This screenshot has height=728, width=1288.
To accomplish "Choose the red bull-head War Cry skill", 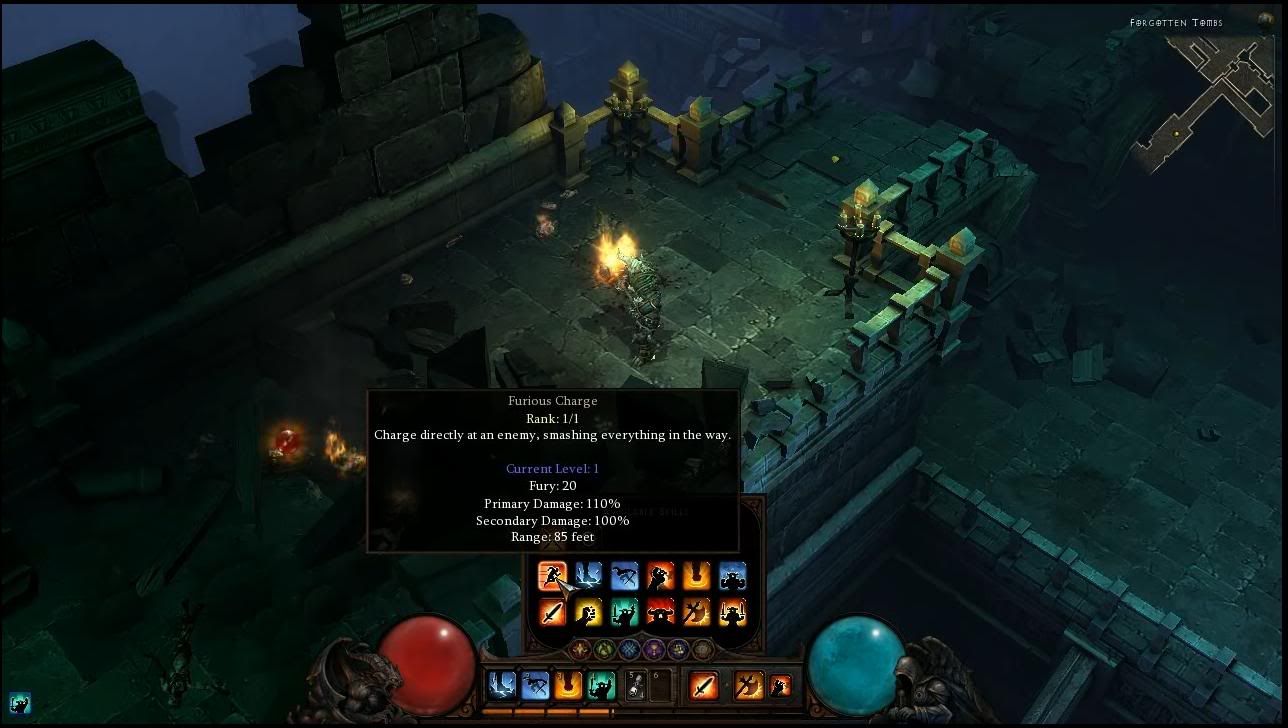I will click(660, 613).
